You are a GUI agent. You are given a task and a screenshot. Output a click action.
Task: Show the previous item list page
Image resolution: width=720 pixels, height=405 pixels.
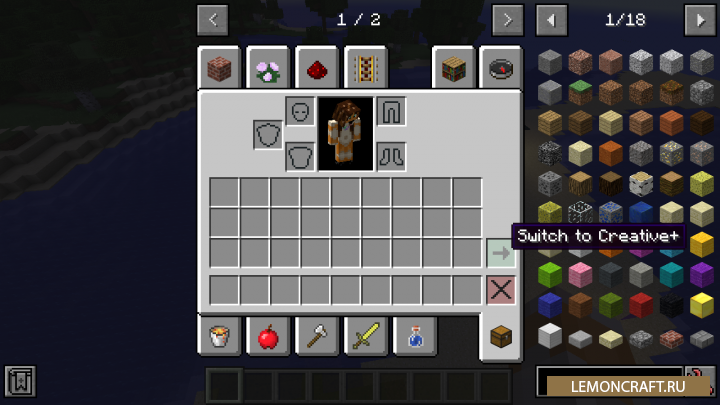[x=552, y=19]
